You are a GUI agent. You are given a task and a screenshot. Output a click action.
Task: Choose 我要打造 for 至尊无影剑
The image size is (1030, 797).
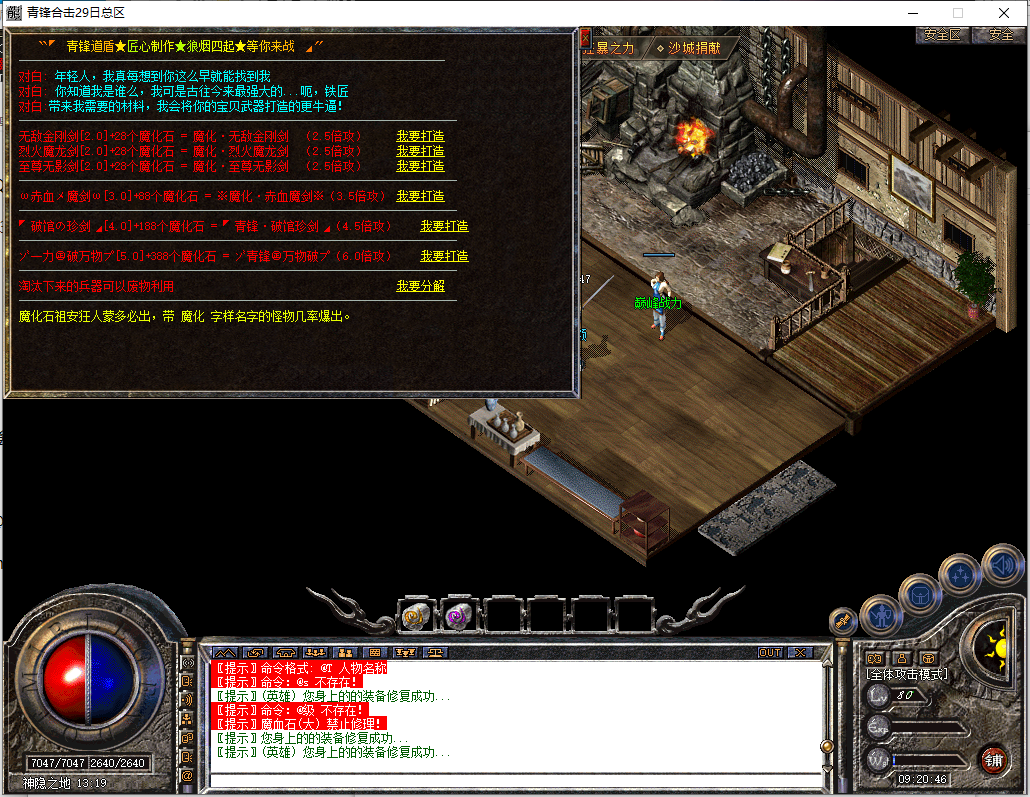click(x=420, y=166)
